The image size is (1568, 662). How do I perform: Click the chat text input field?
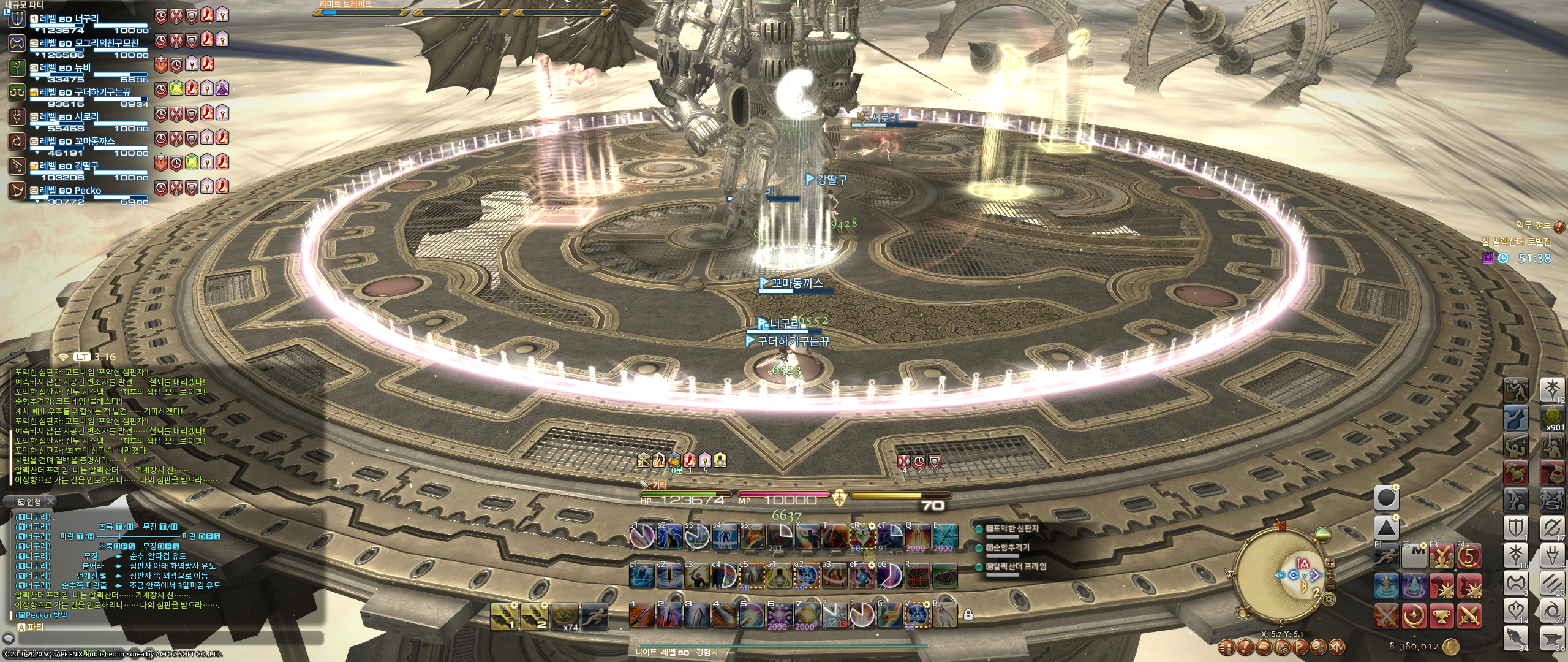pos(168,638)
